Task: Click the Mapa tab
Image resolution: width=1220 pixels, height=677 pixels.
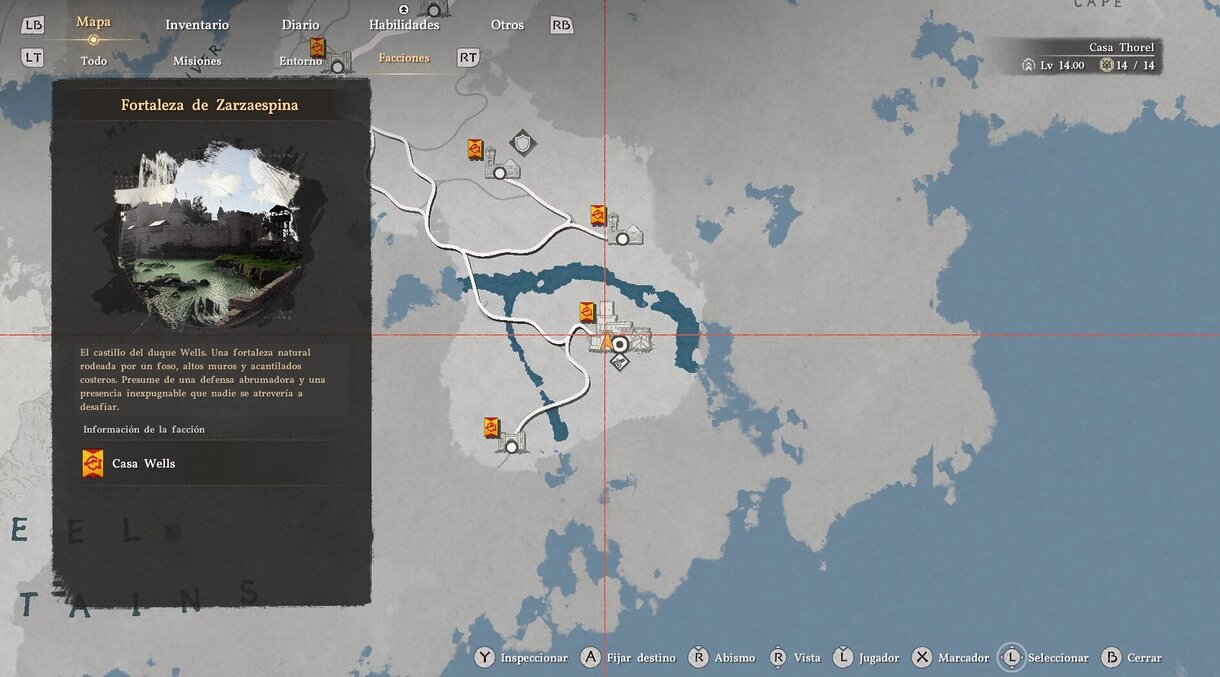Action: pos(93,22)
